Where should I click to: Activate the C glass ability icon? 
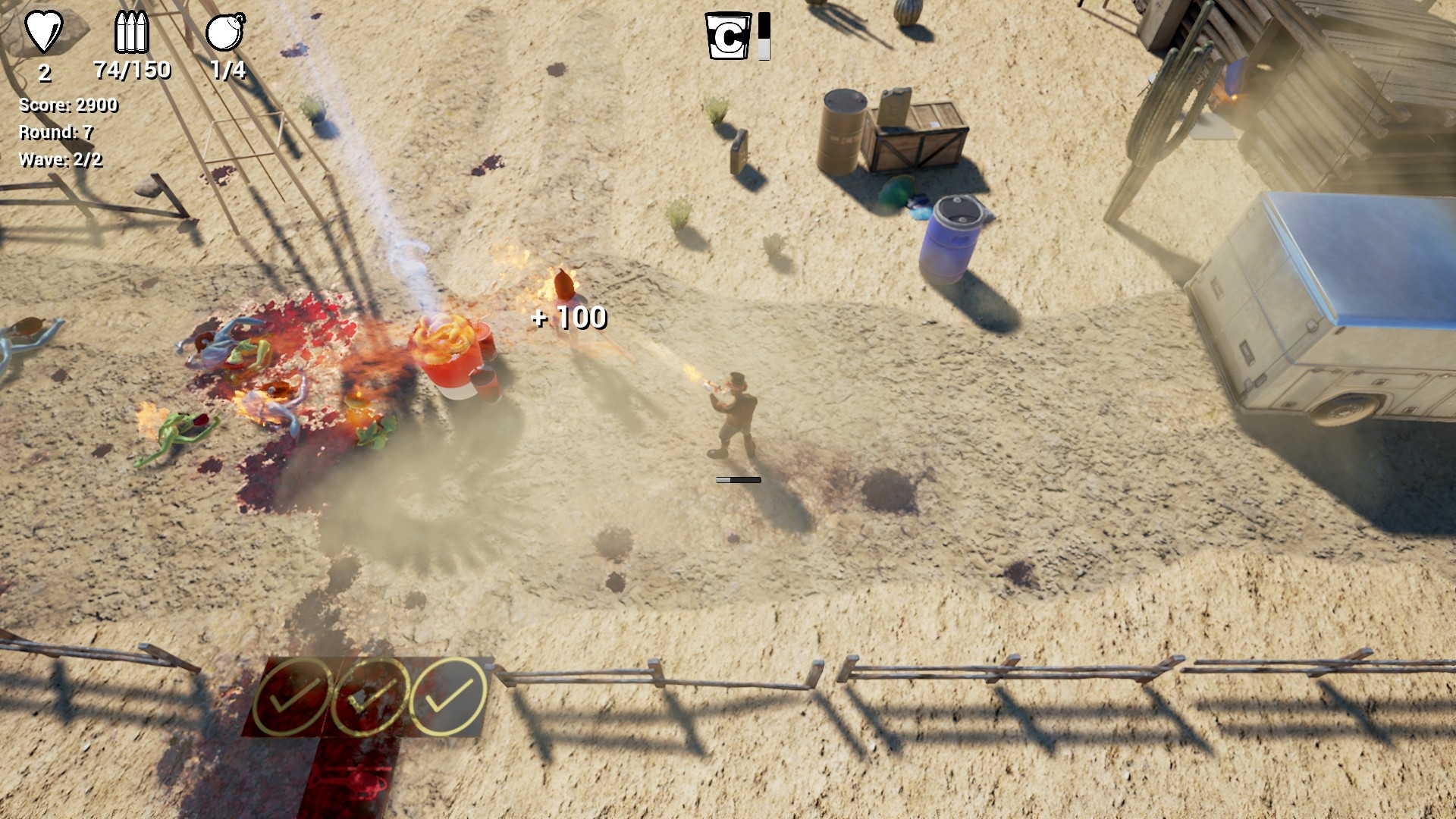click(728, 36)
